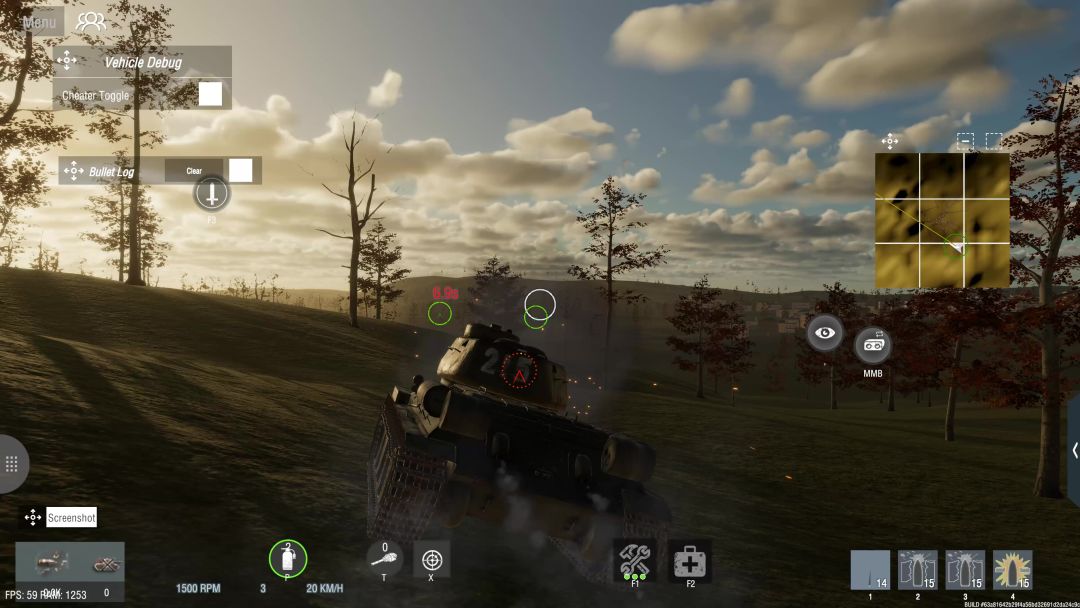Open the players group icon

pos(91,21)
